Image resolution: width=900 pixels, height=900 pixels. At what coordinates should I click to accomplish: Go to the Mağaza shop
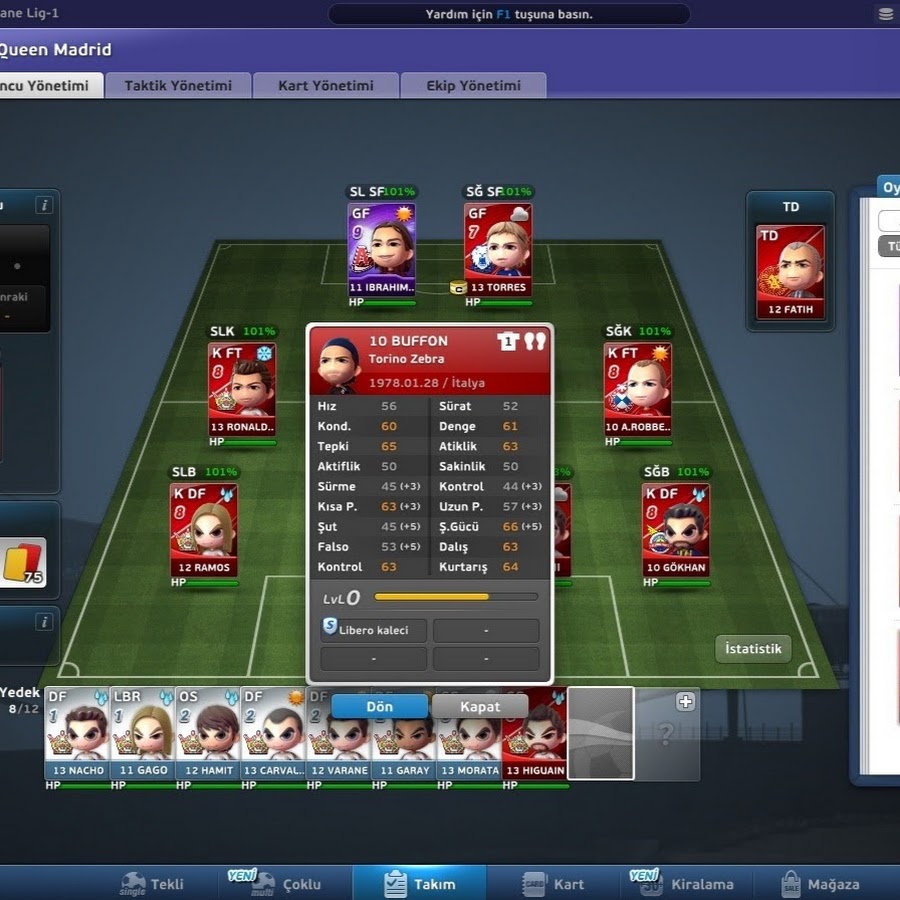point(821,884)
